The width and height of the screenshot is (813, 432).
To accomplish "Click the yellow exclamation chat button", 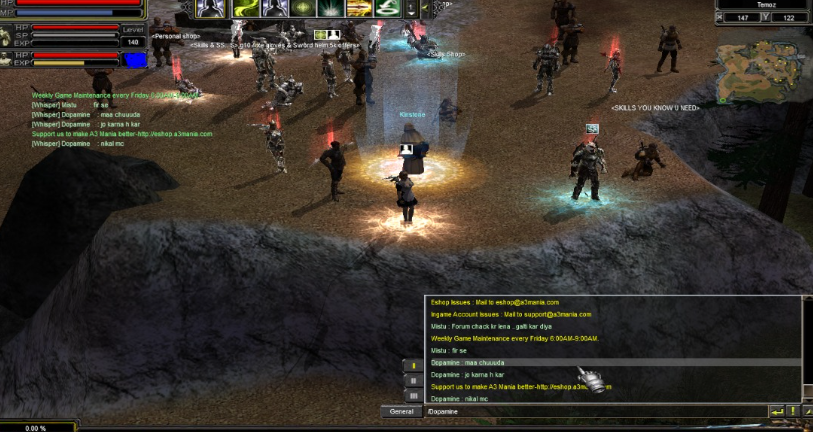I will [792, 411].
